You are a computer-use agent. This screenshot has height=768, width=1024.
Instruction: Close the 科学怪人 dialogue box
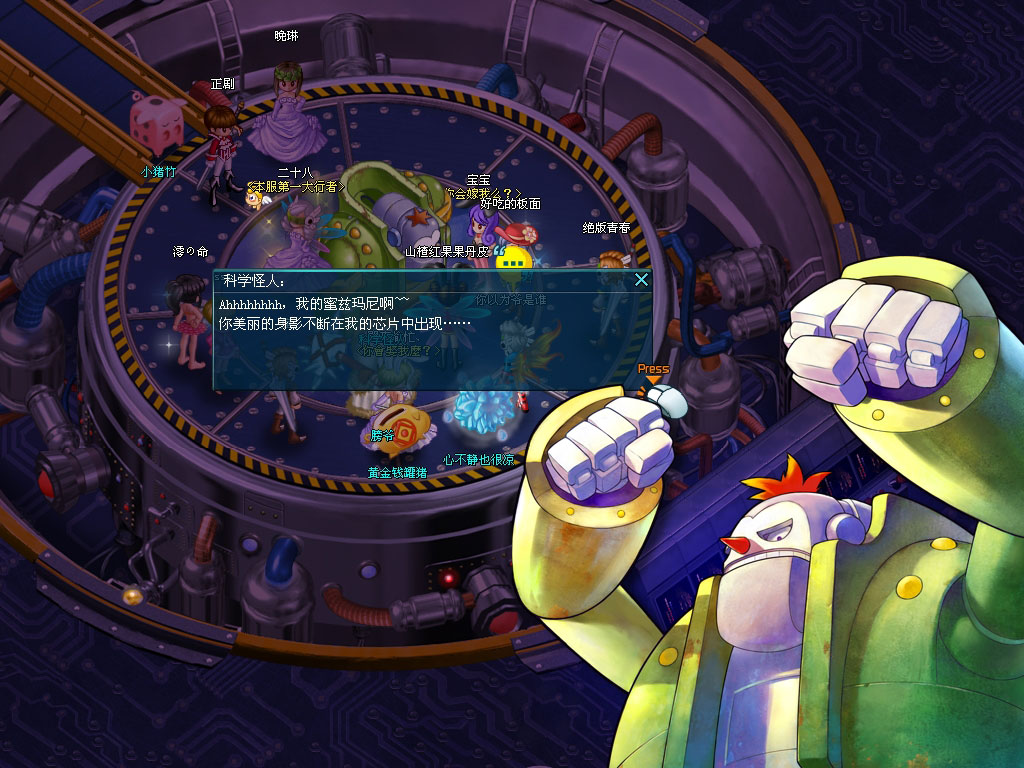(x=642, y=281)
